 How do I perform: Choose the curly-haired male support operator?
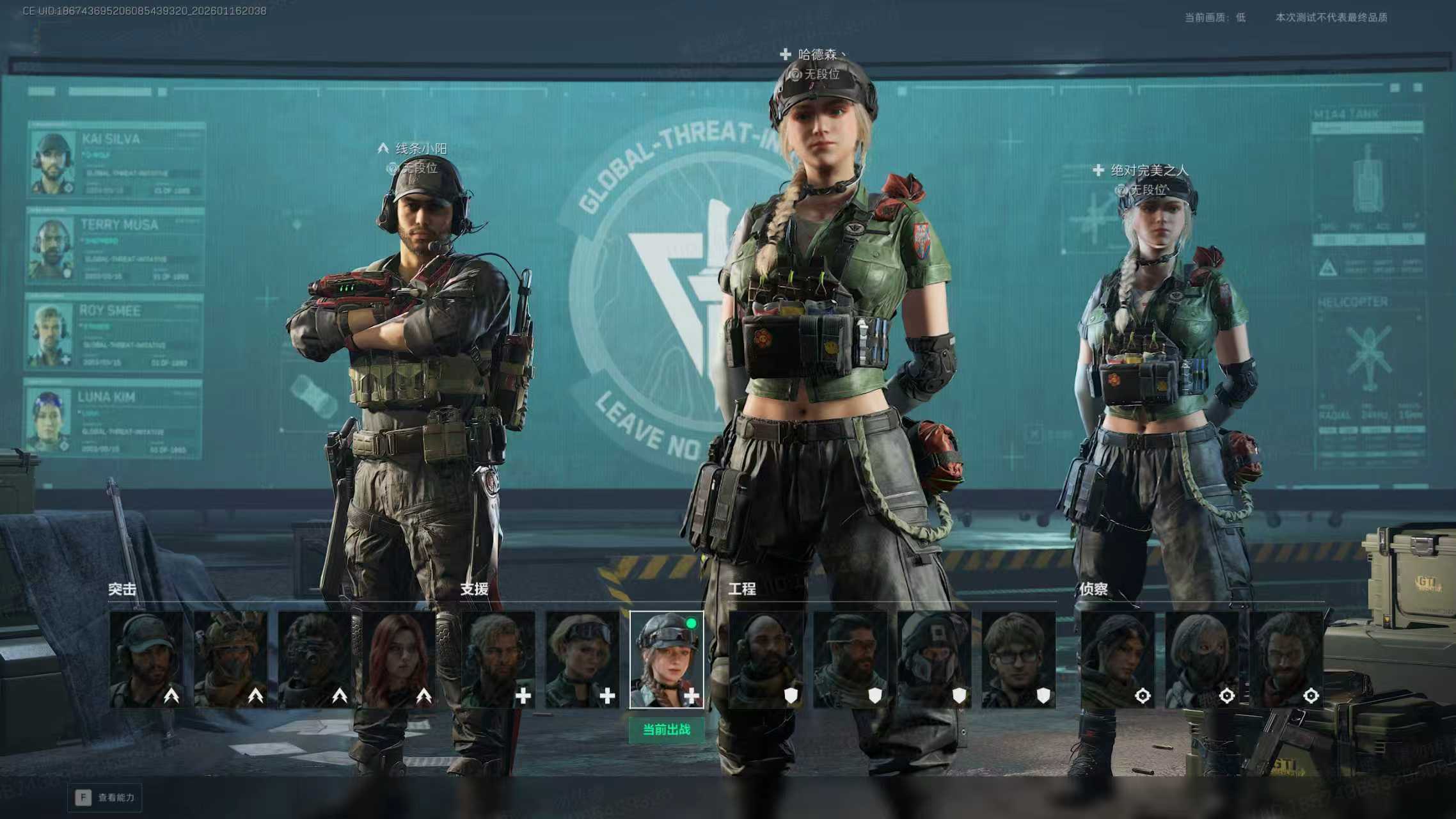point(498,659)
